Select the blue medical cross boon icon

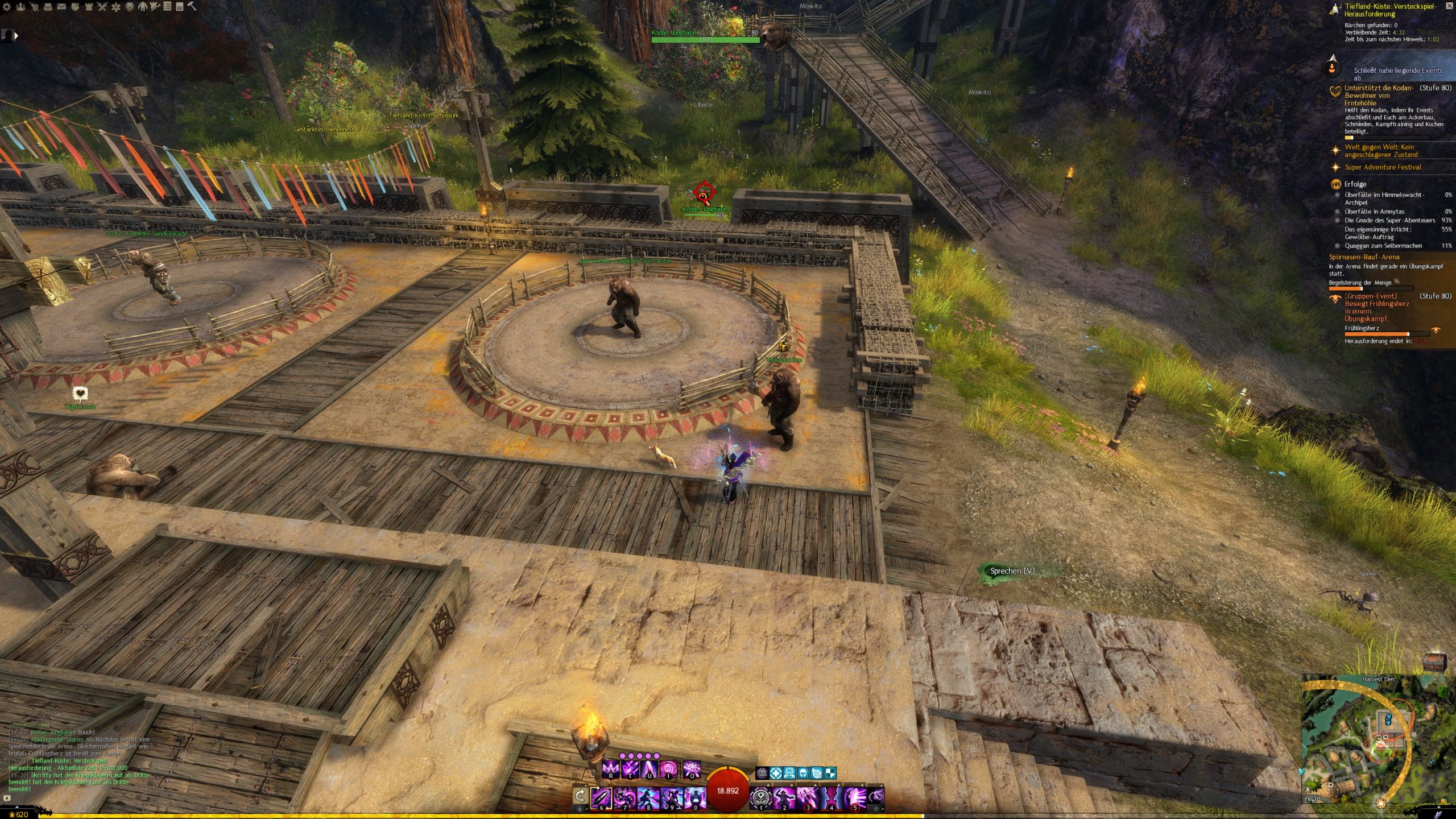(x=775, y=773)
